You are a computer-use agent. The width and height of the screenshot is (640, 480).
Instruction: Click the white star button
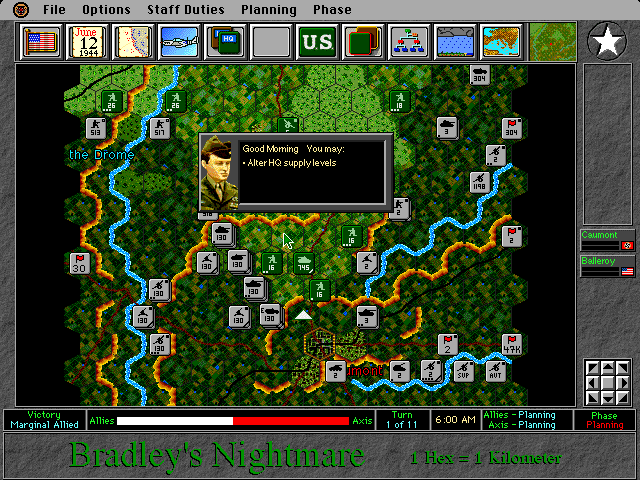pos(606,41)
